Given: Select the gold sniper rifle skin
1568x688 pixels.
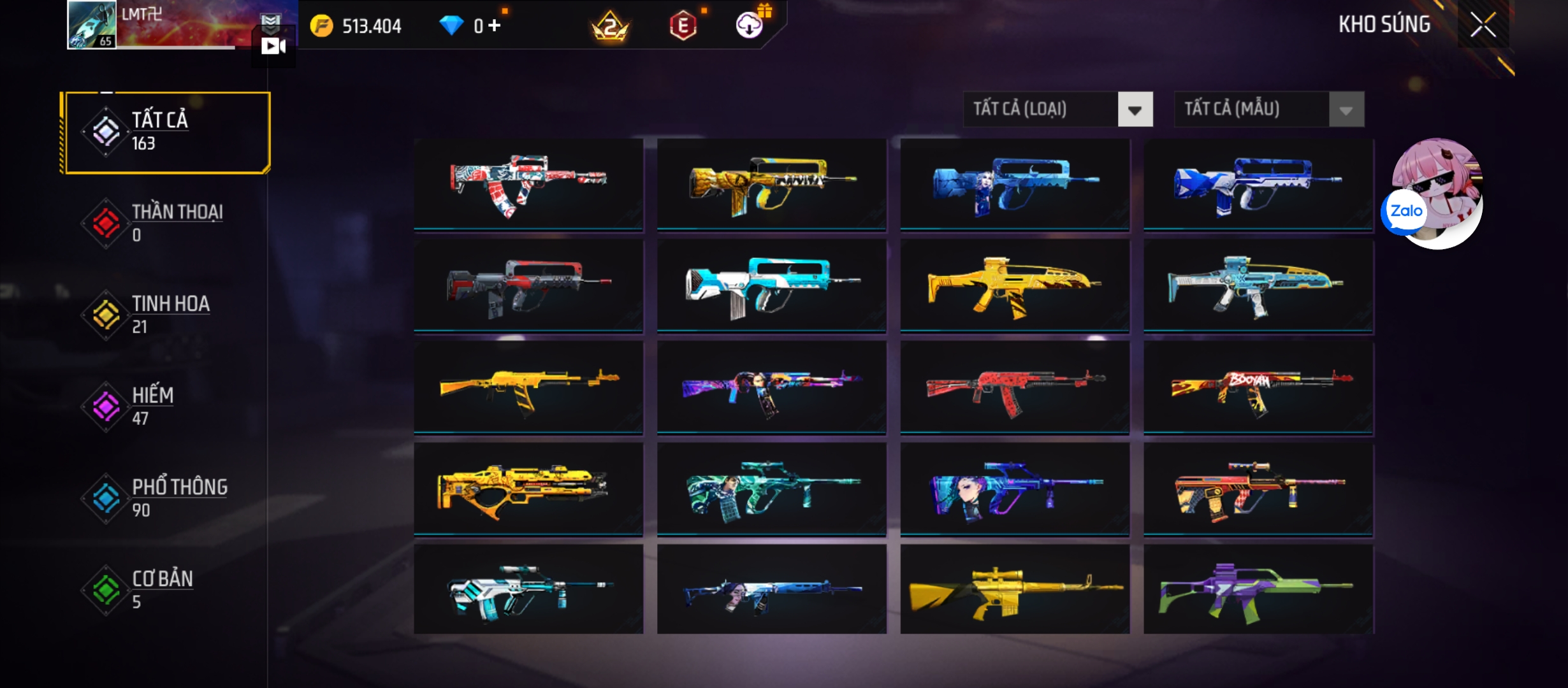Looking at the screenshot, I should tap(1015, 589).
